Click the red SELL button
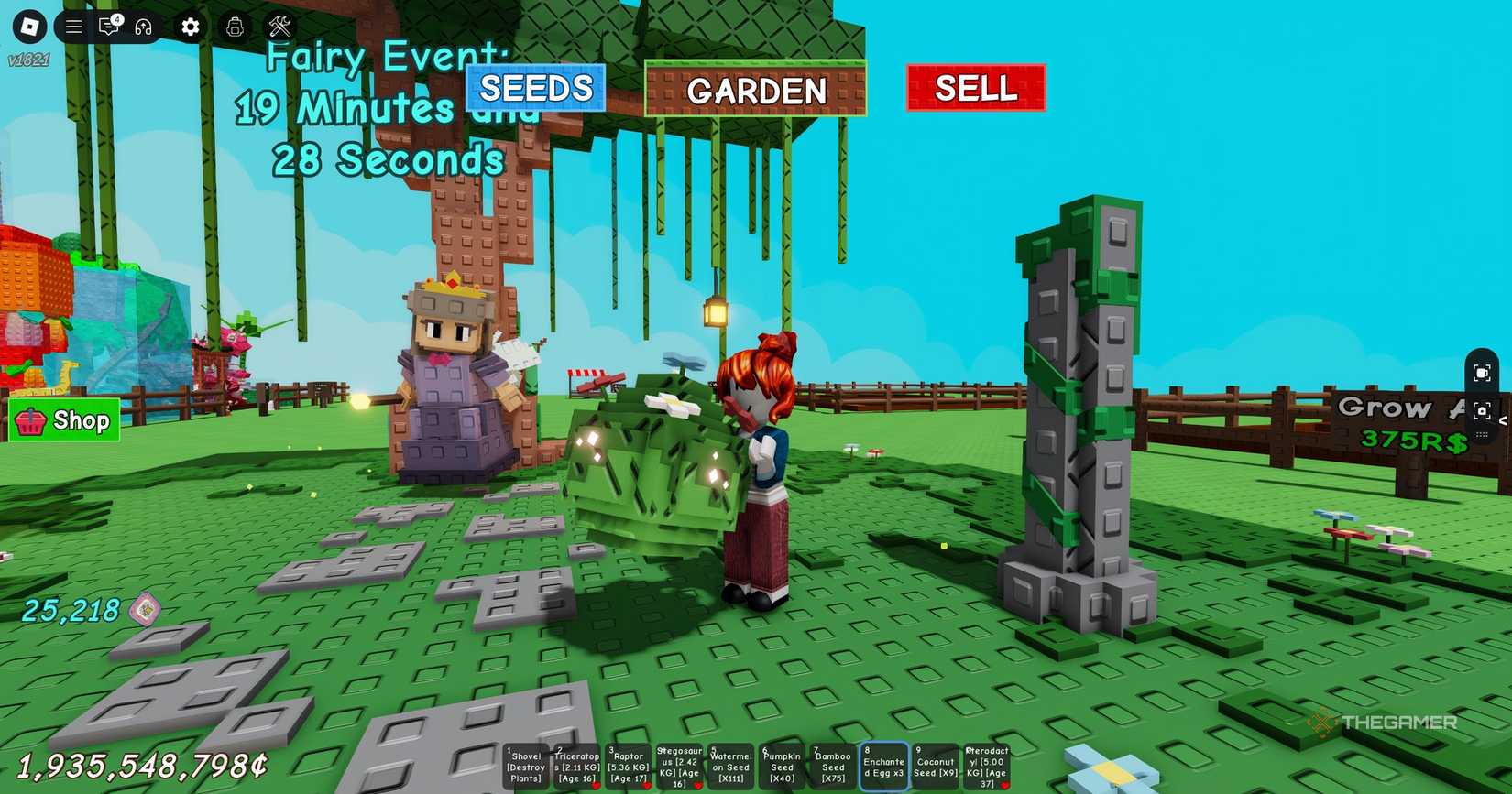 pos(976,89)
